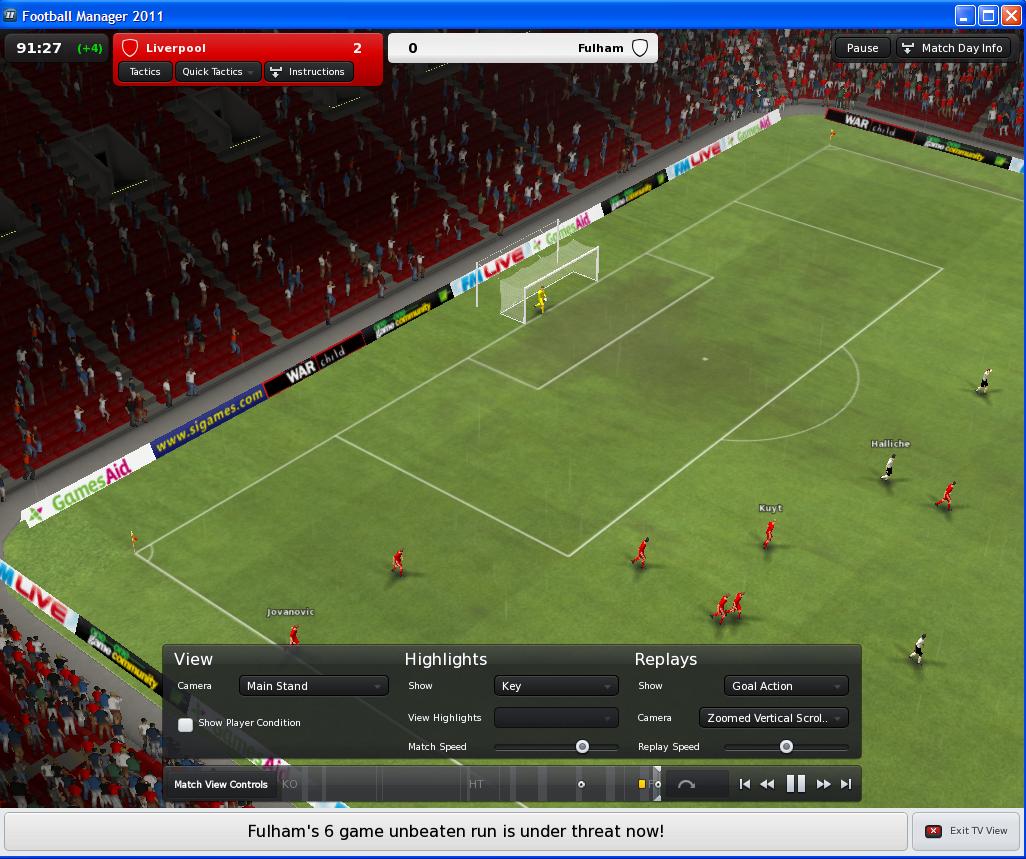Rewind the match playback

point(767,785)
